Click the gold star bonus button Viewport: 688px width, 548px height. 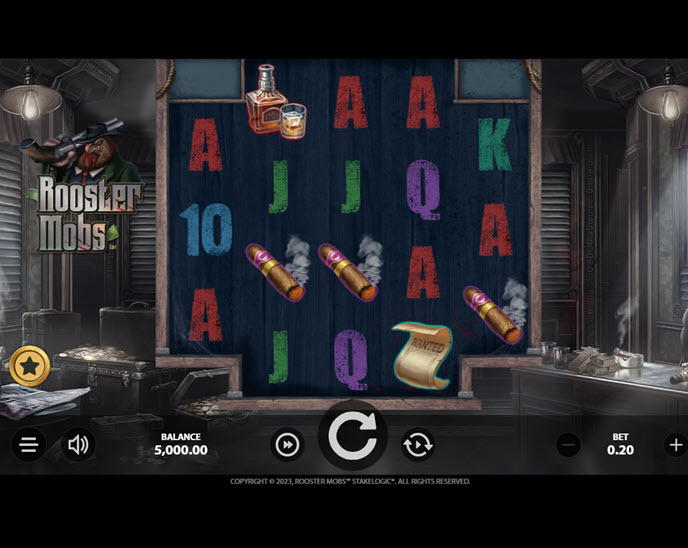coord(29,367)
